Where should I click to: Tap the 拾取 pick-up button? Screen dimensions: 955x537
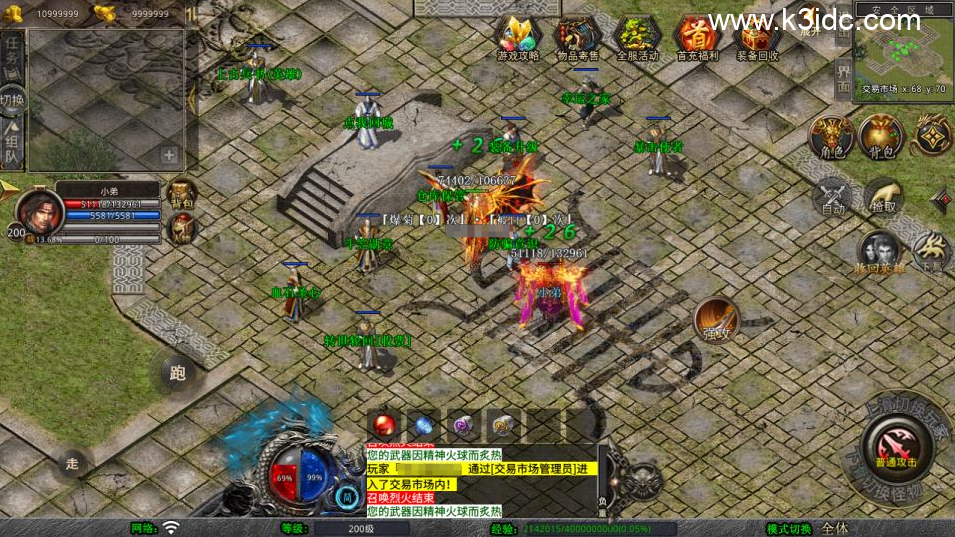[881, 196]
